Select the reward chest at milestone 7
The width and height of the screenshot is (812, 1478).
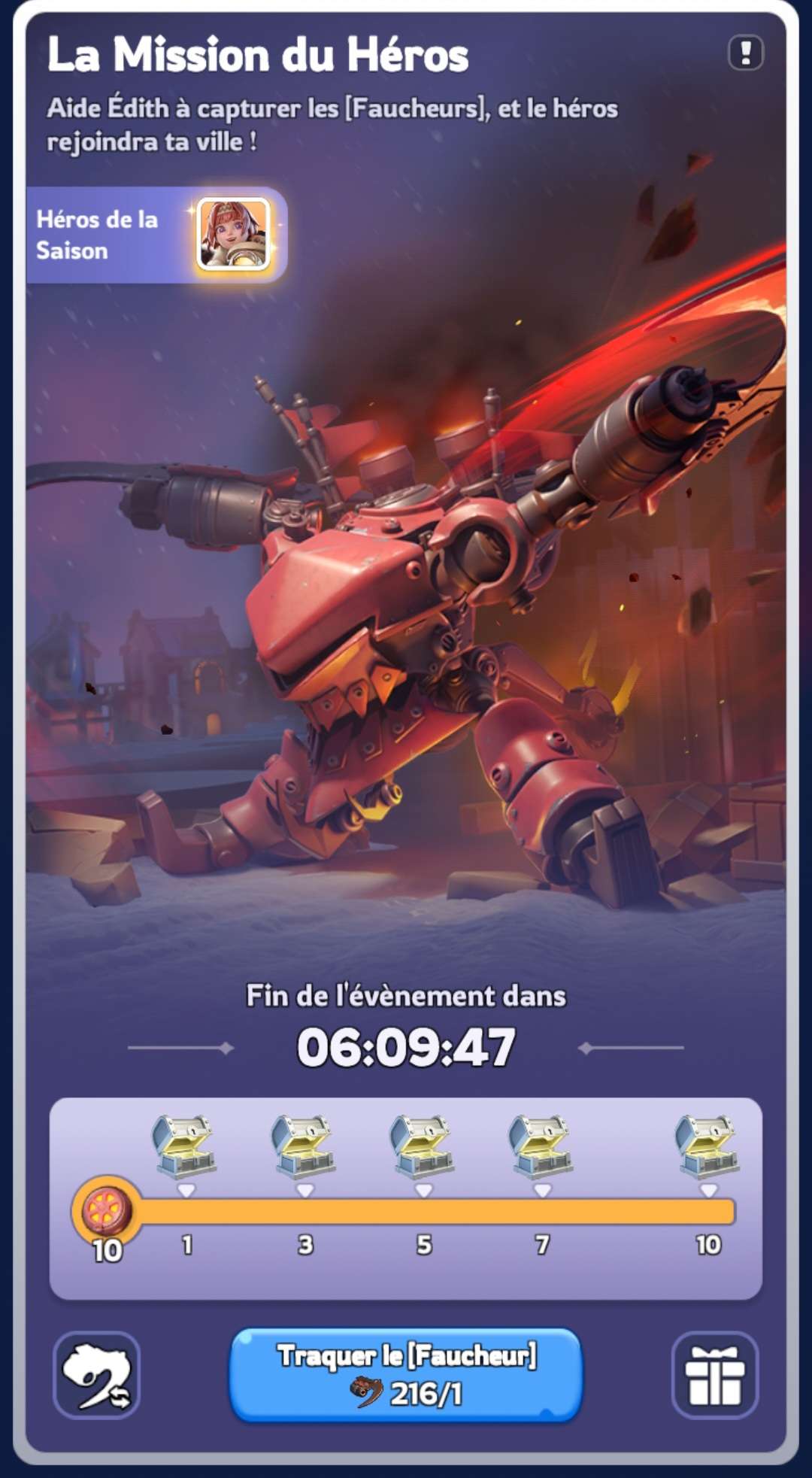[541, 1146]
